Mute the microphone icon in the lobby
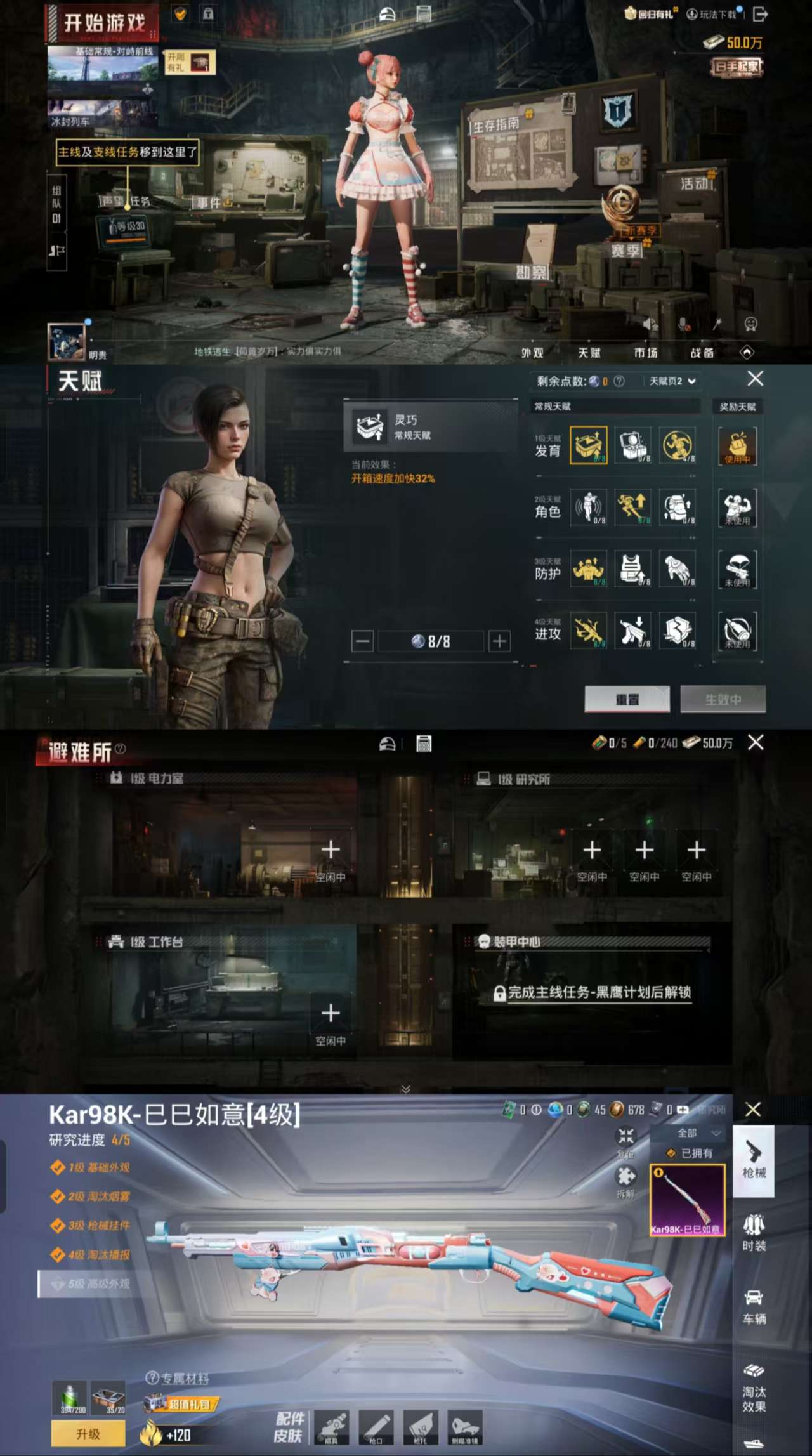The width and height of the screenshot is (812, 1456). 682,324
